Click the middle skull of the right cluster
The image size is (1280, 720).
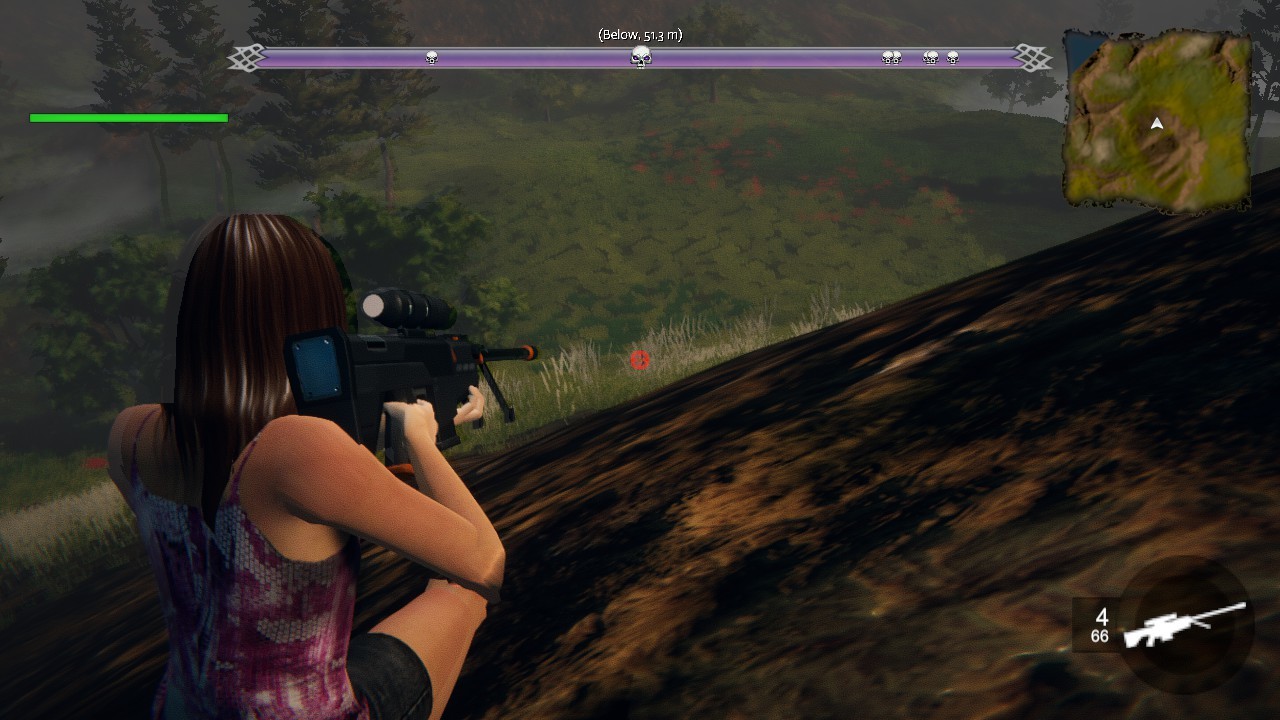click(x=930, y=58)
